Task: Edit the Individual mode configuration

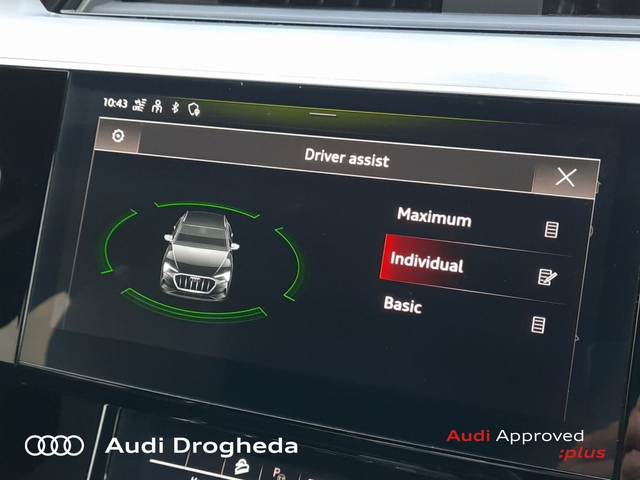Action: point(547,277)
